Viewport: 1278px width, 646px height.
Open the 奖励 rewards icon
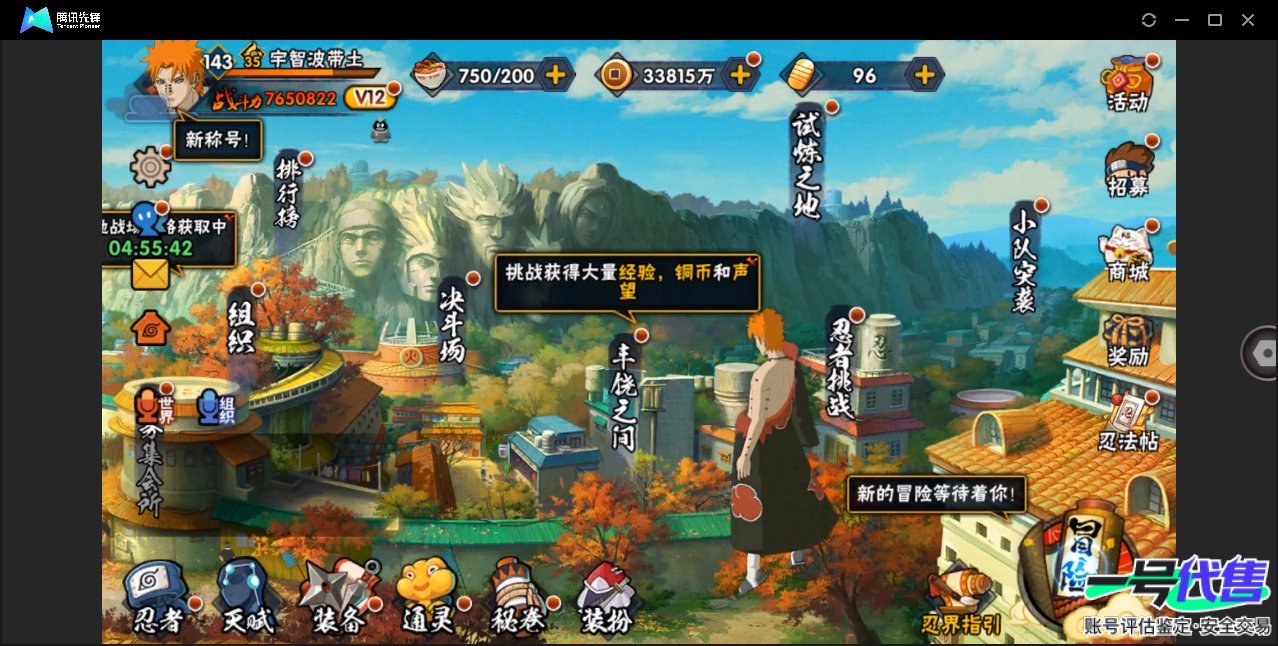[x=1128, y=338]
